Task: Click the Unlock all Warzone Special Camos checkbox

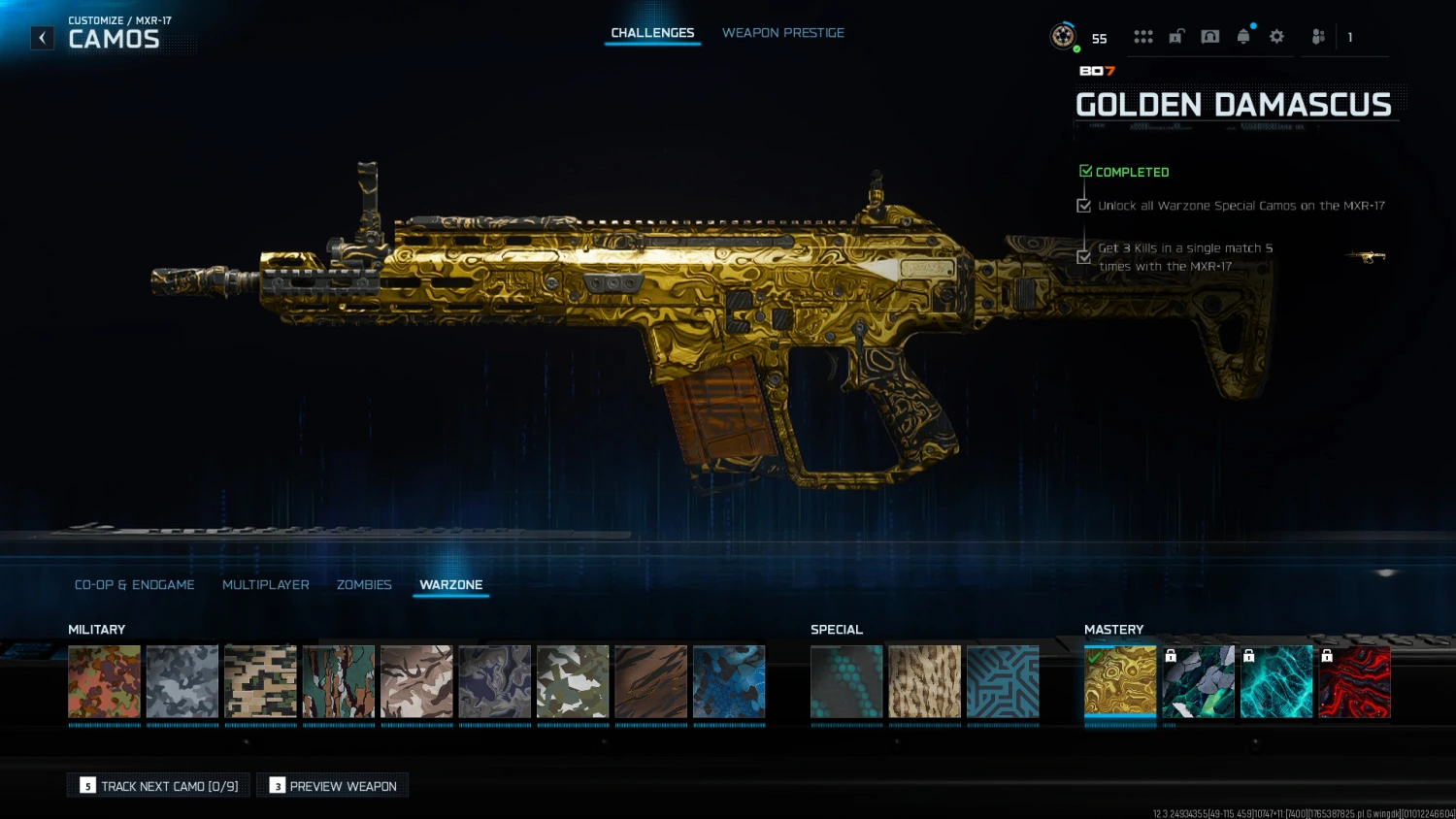Action: 1084,205
